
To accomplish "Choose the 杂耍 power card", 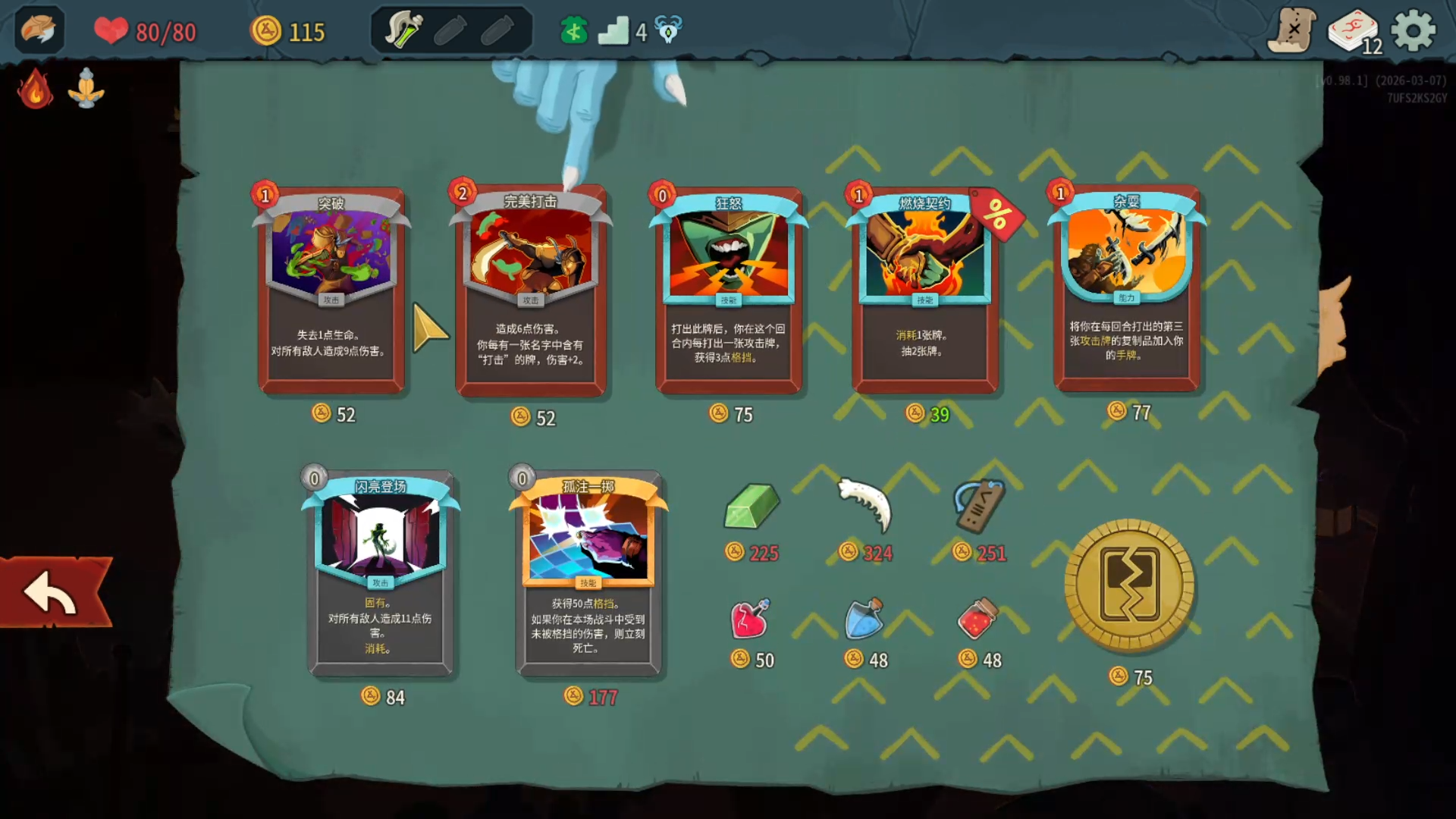I will coord(1126,290).
